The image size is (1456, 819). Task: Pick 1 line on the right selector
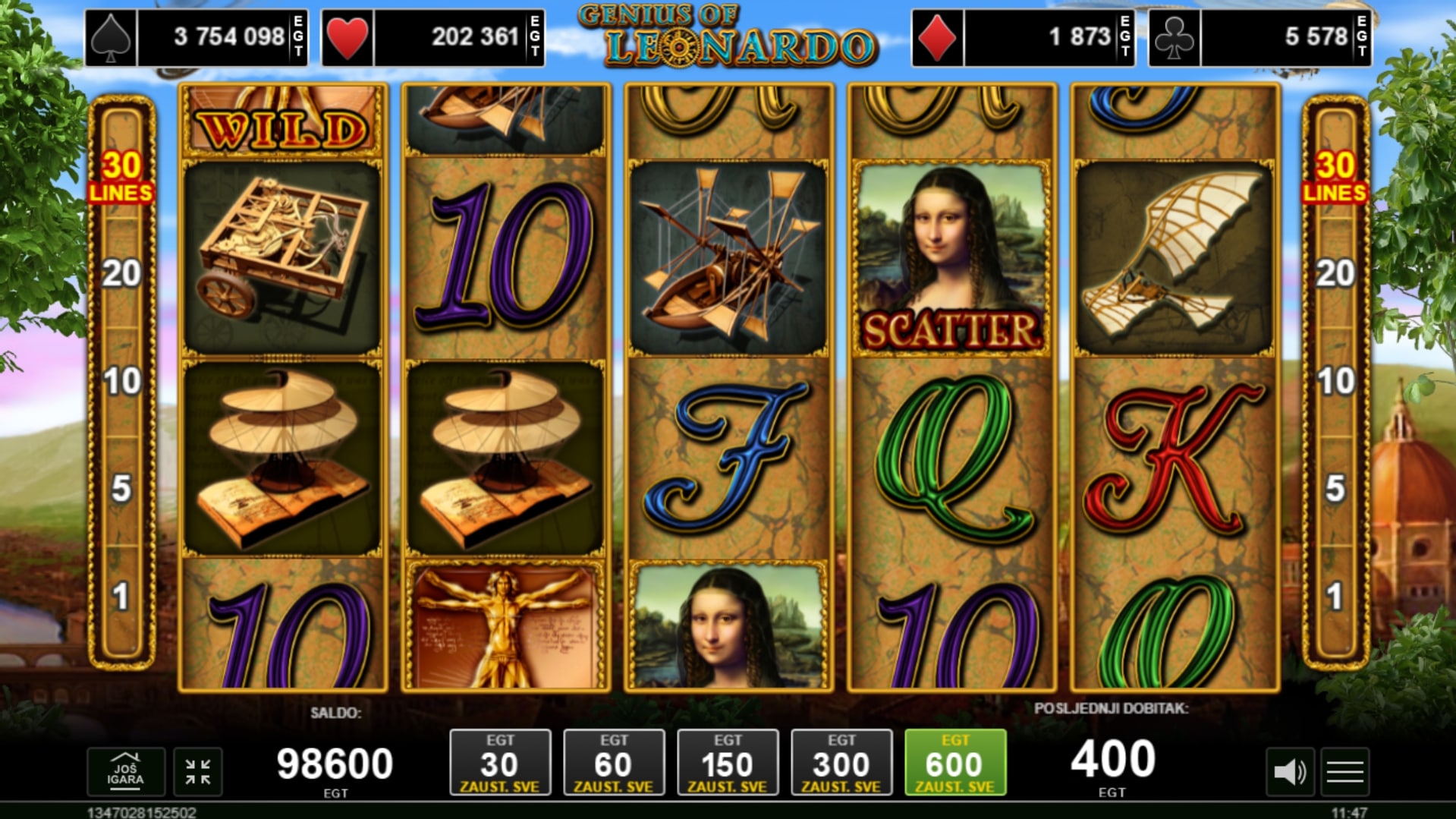pyautogui.click(x=1335, y=597)
